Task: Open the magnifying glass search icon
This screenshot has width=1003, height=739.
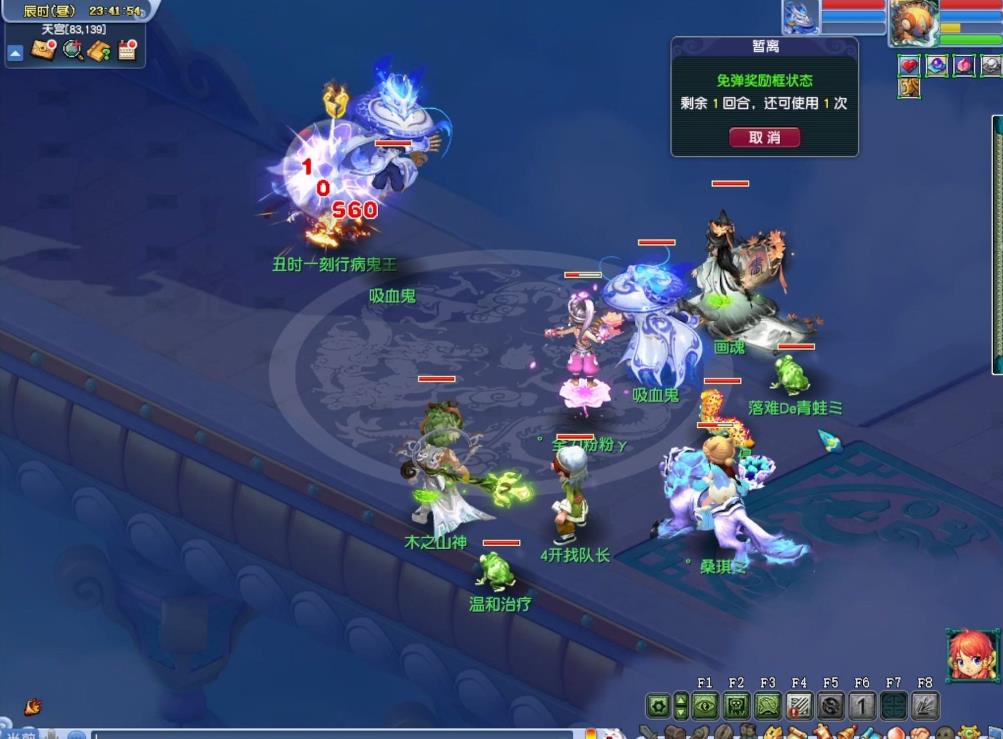Action: [72, 50]
